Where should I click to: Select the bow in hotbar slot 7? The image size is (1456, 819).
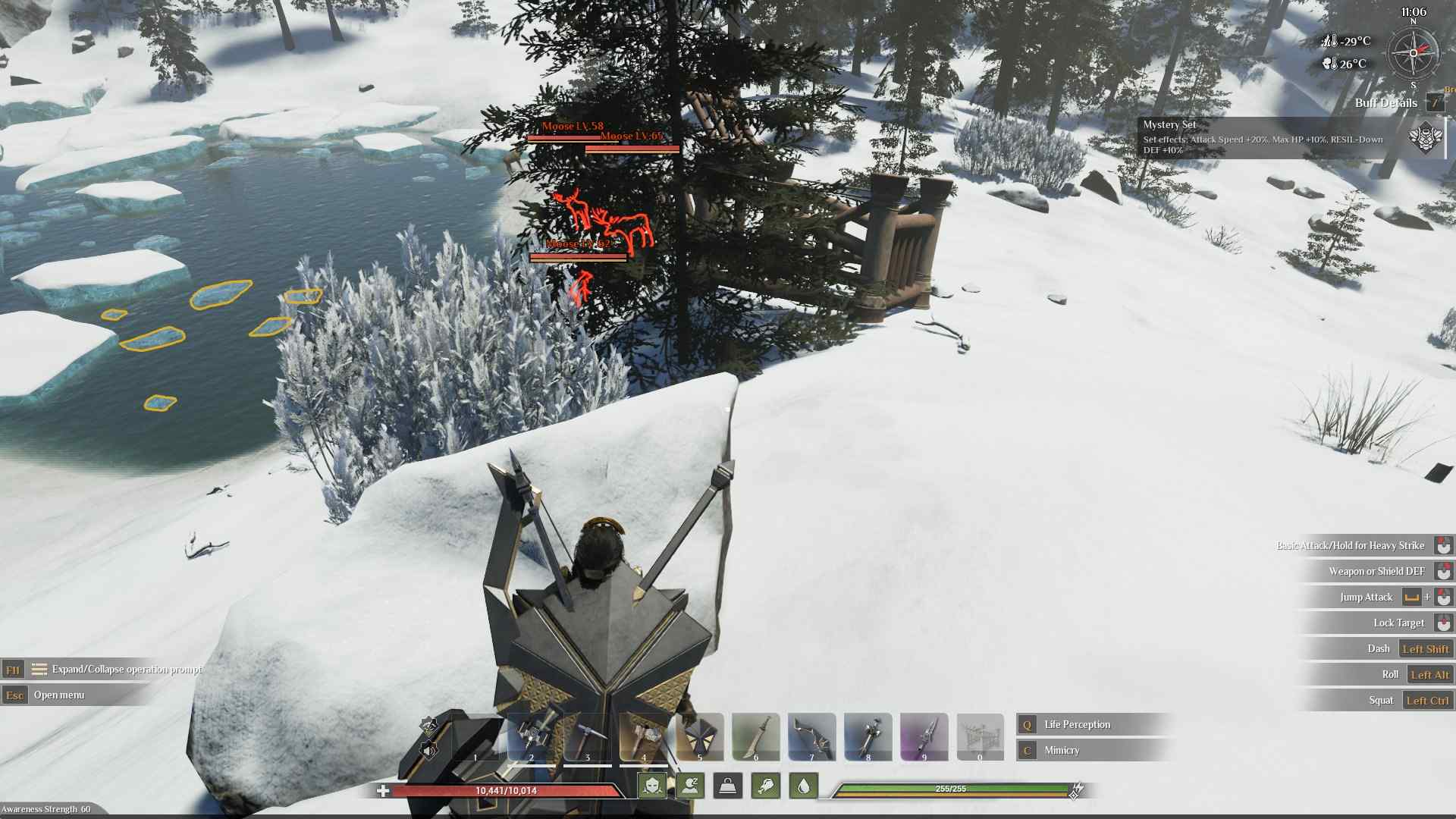click(812, 736)
